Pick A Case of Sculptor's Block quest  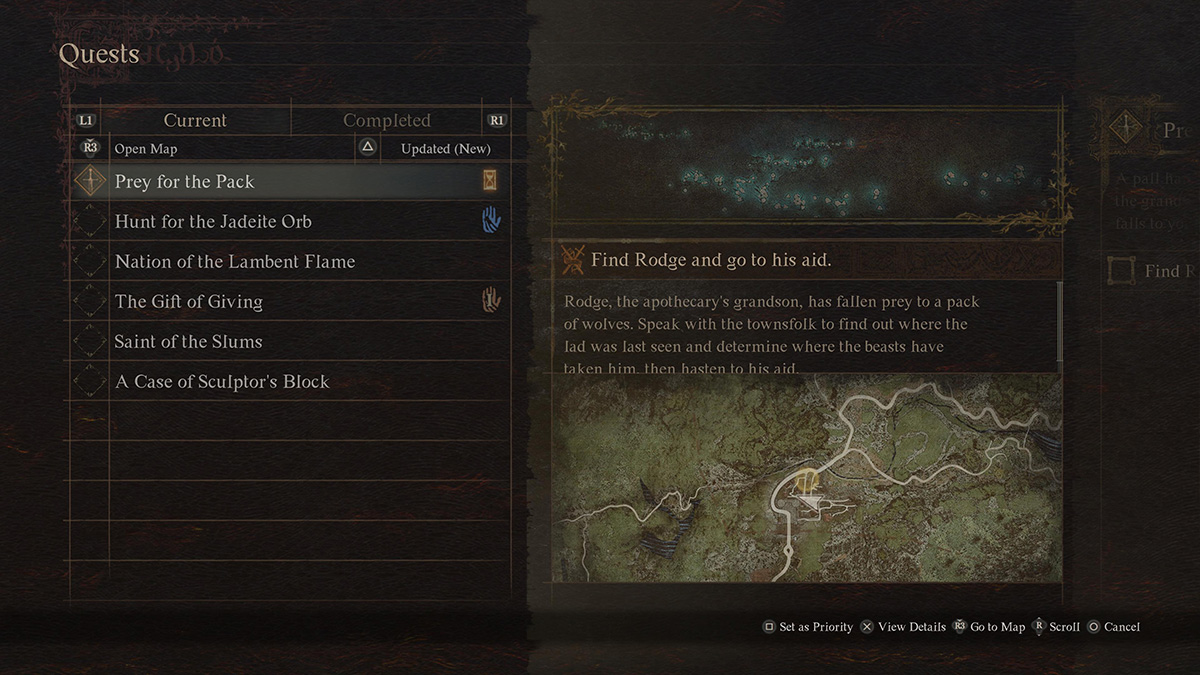[x=222, y=382]
